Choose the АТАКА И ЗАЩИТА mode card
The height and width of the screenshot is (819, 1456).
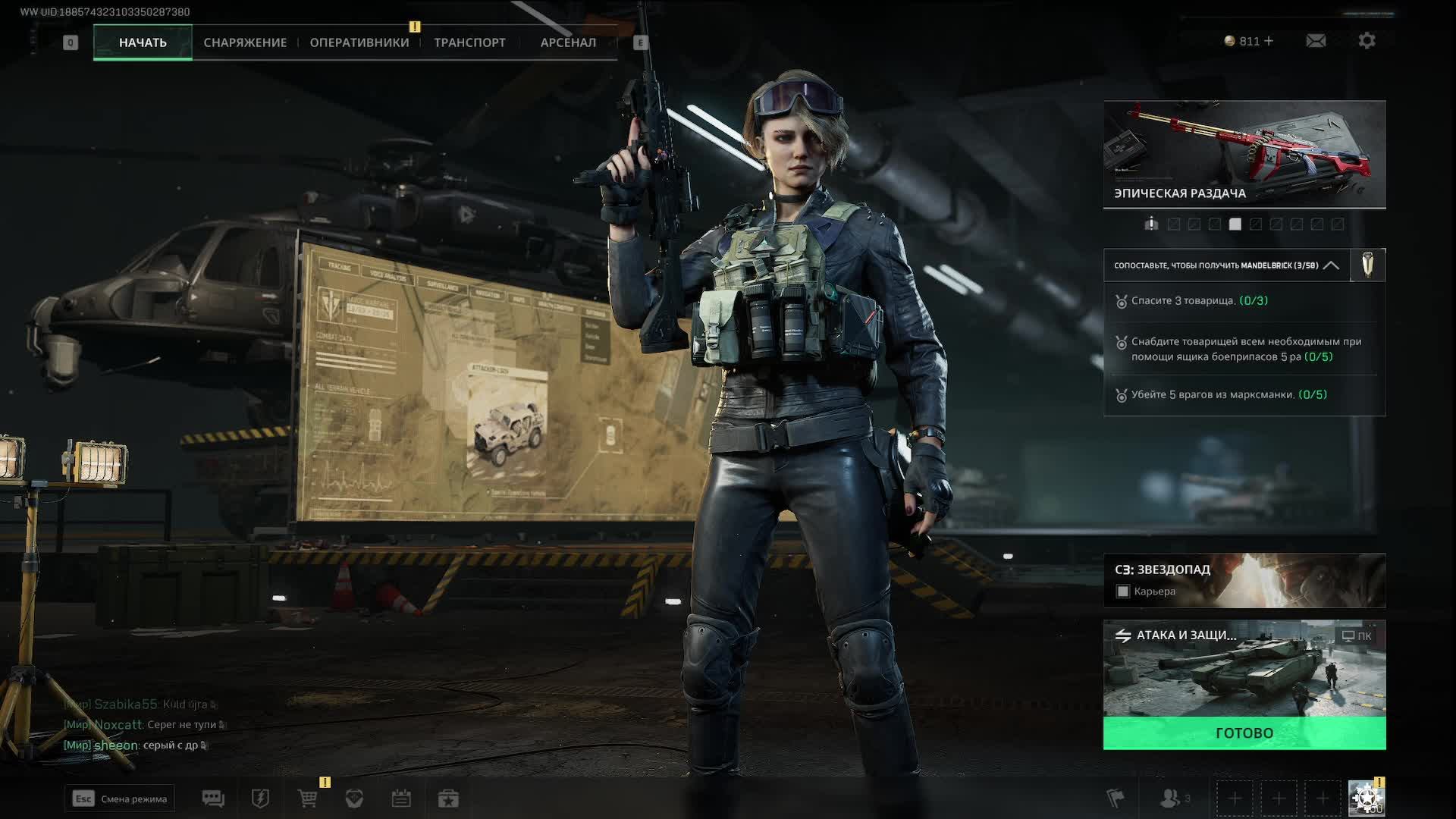[1244, 669]
